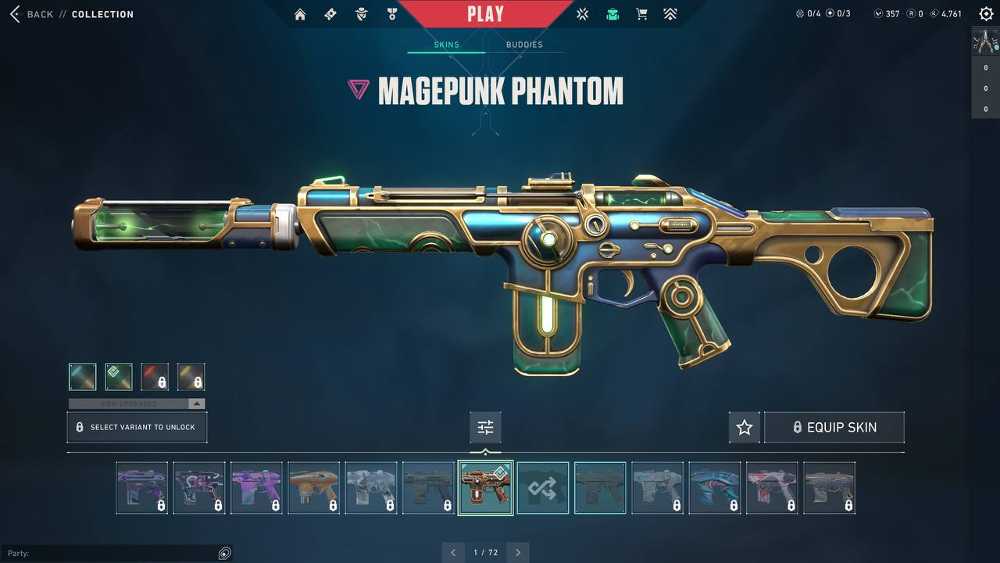The image size is (1000, 563).
Task: Open the green collection backpack icon
Action: click(x=613, y=14)
